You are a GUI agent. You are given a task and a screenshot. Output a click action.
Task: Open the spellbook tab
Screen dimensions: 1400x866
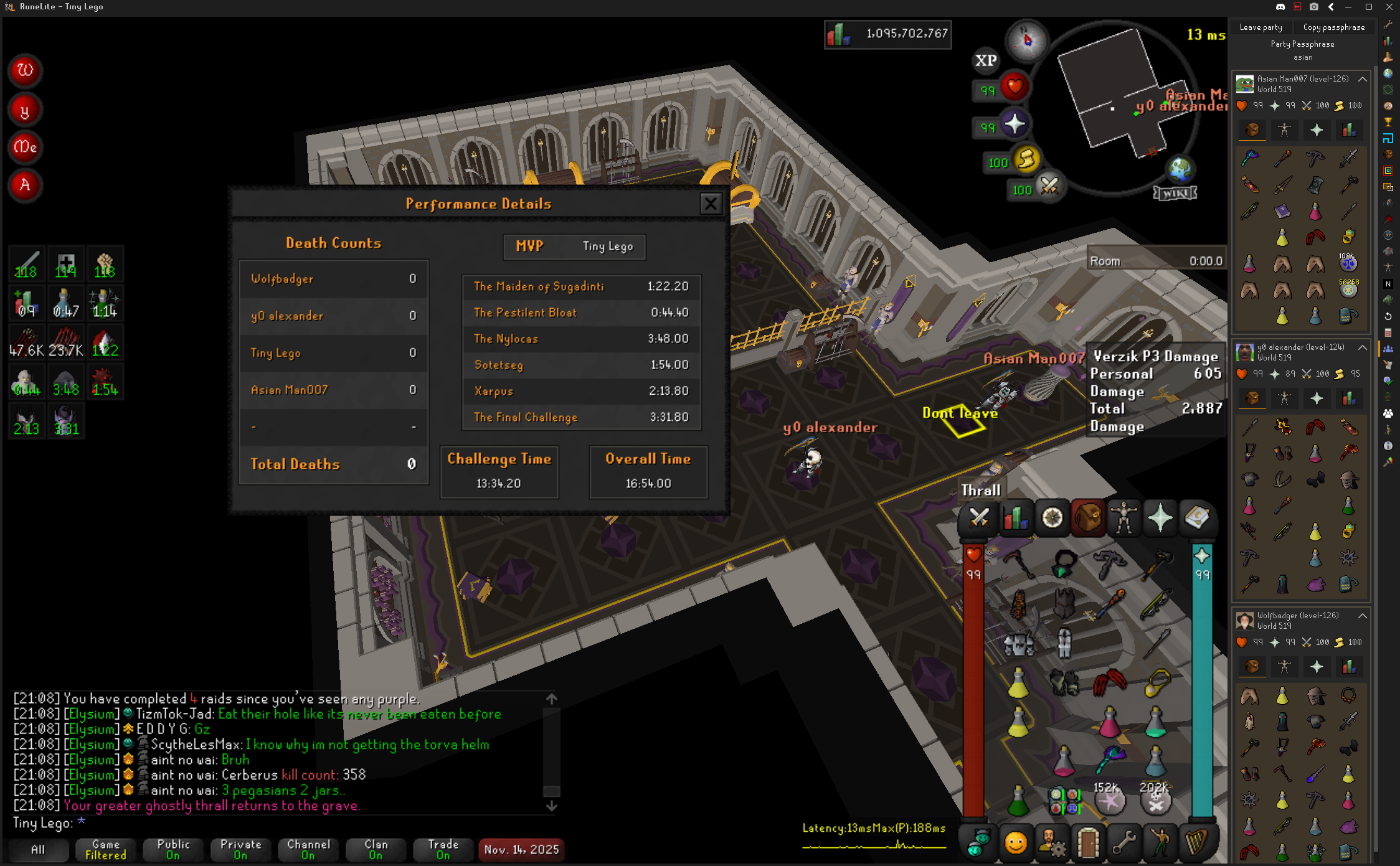(1196, 518)
